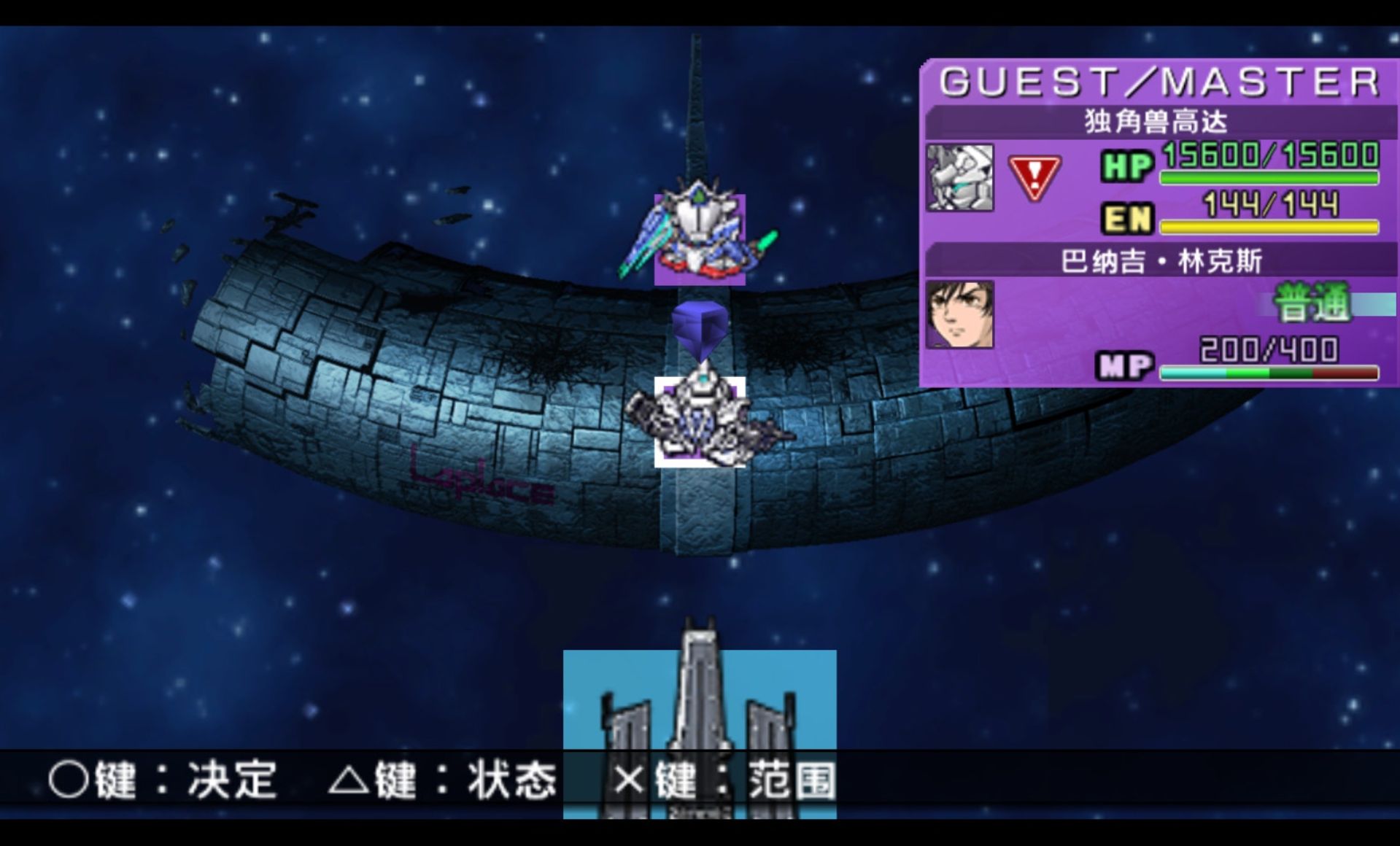Viewport: 1400px width, 846px height.
Task: Click Banagher Links' pilot portrait
Action: (959, 314)
